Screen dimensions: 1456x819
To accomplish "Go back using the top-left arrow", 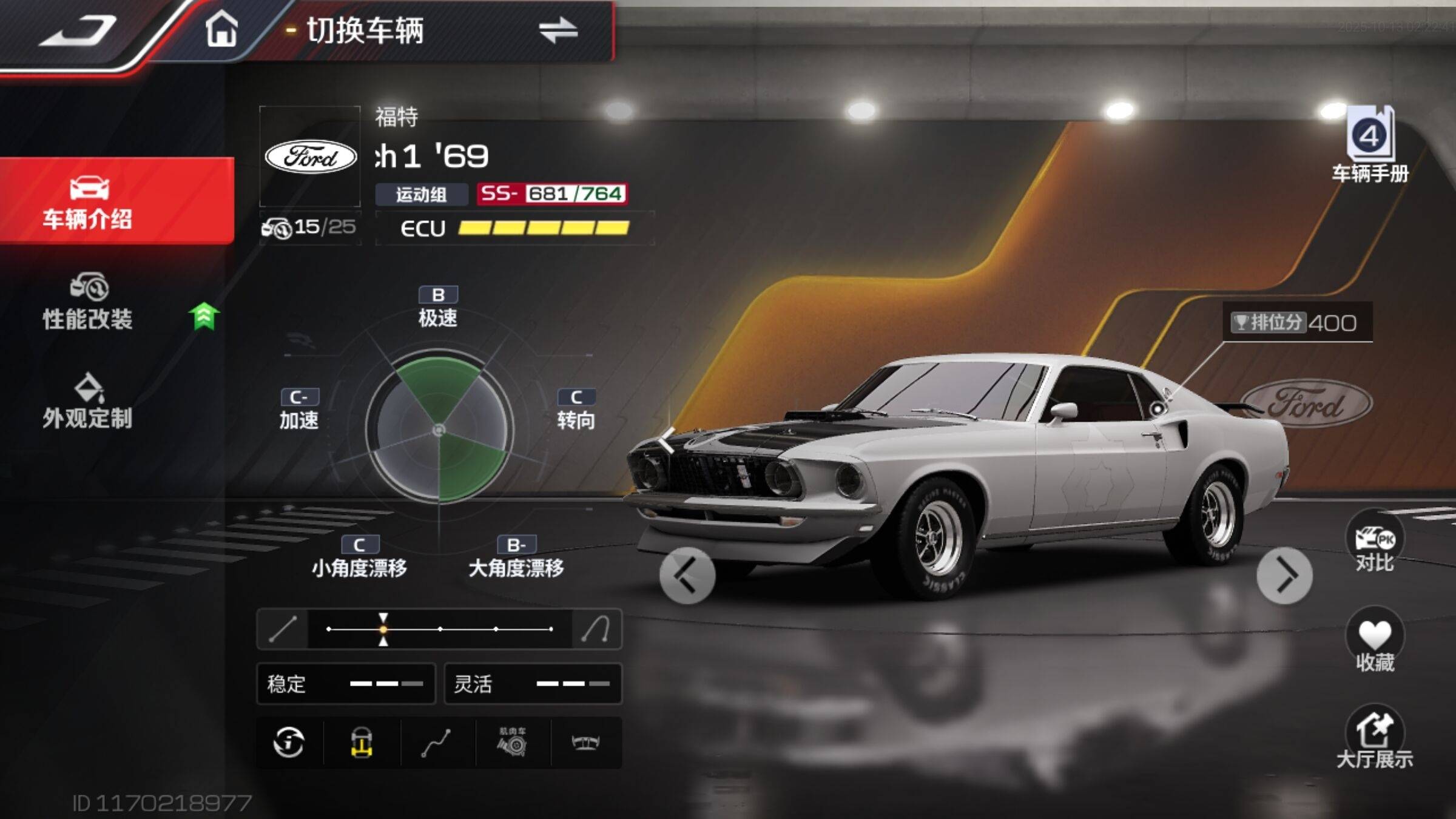I will [x=79, y=30].
